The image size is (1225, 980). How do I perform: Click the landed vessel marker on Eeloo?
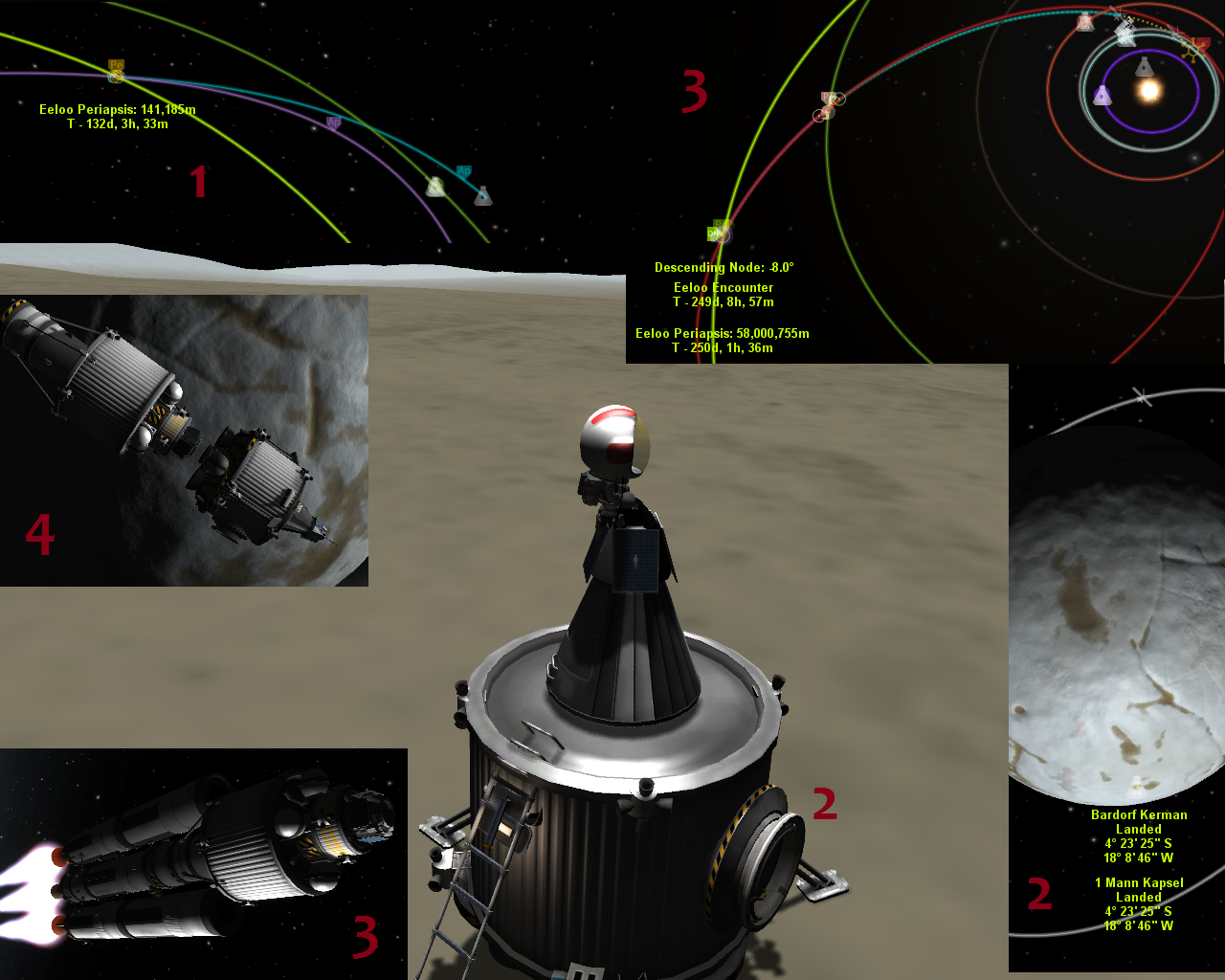(x=1137, y=787)
